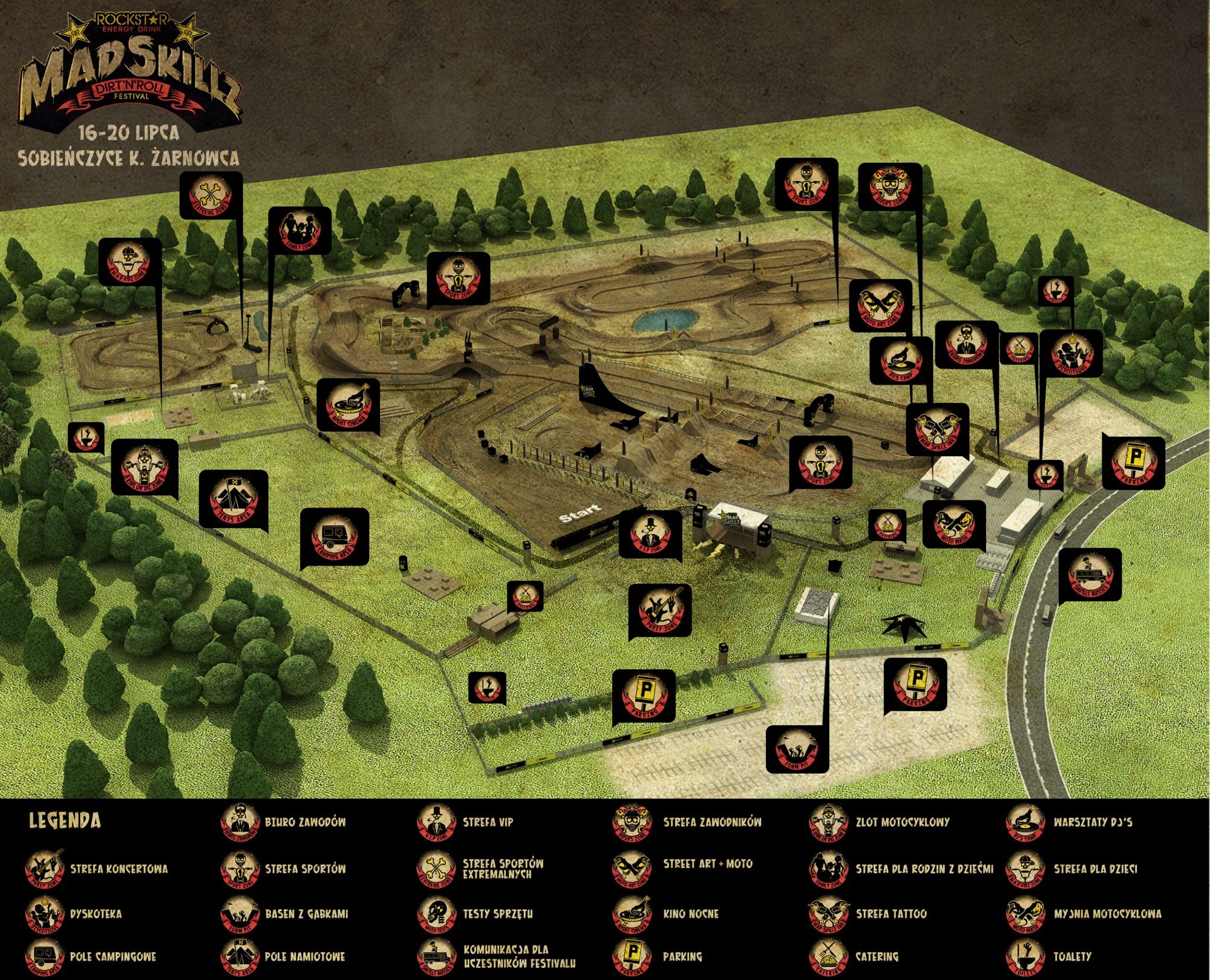Select the Extreme Zone crossbones map marker
The width and height of the screenshot is (1210, 980).
point(211,195)
